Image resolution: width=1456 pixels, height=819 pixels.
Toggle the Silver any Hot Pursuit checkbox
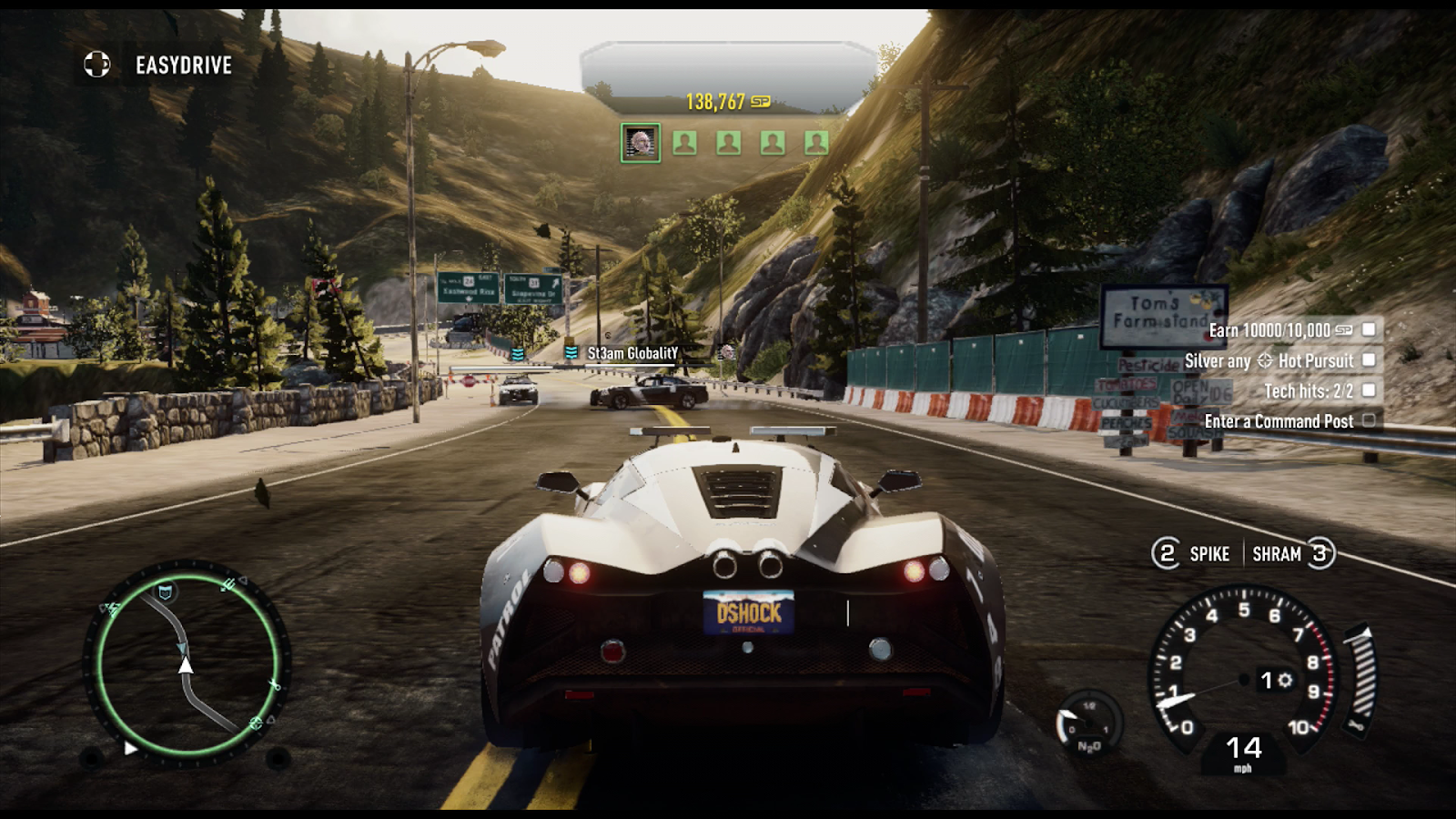[1369, 360]
